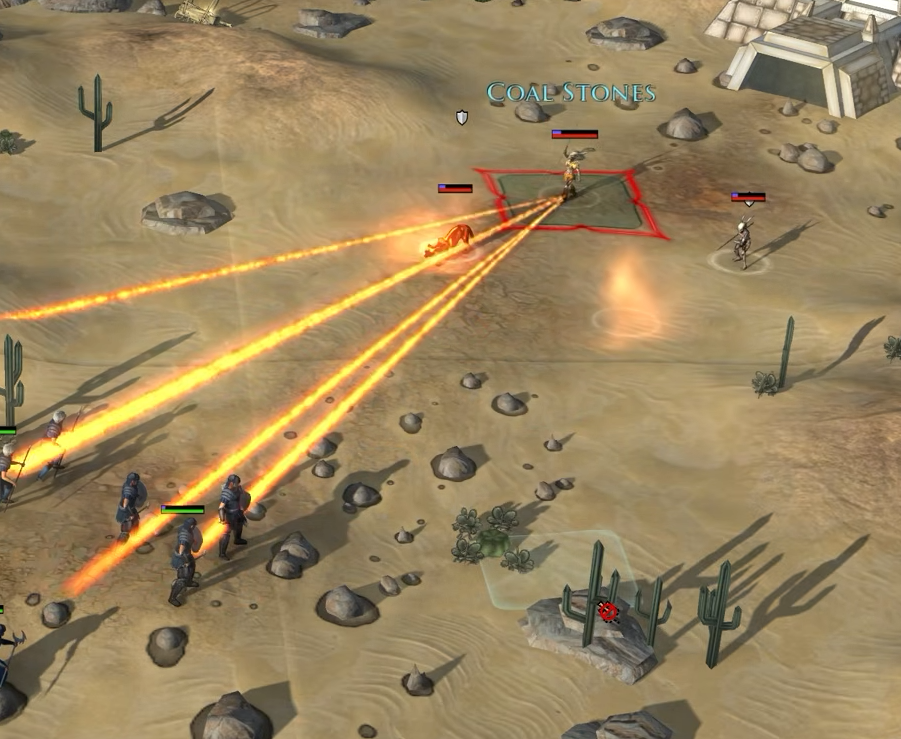Click the shield marker icon below Coal Stones
The image size is (901, 739).
click(462, 117)
